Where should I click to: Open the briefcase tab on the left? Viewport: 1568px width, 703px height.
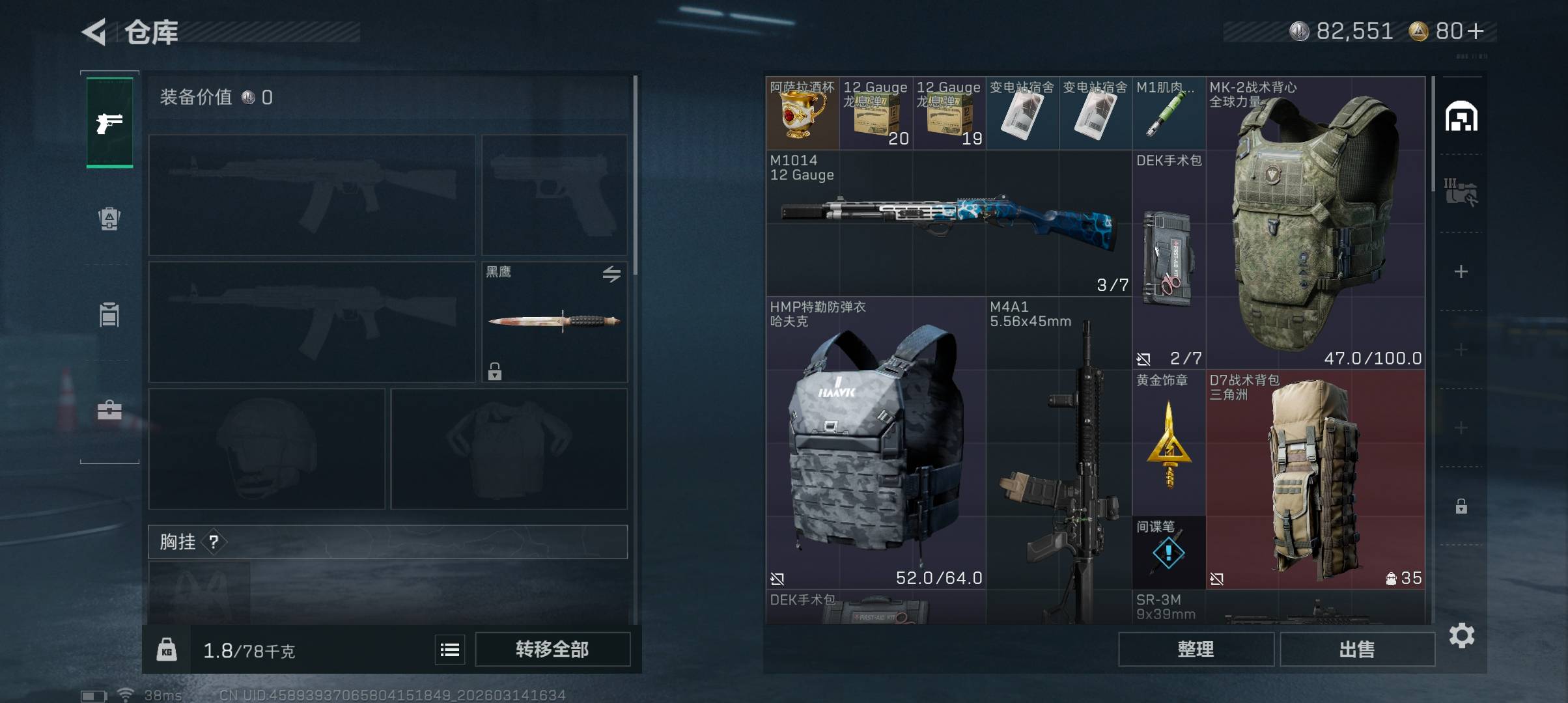point(109,410)
